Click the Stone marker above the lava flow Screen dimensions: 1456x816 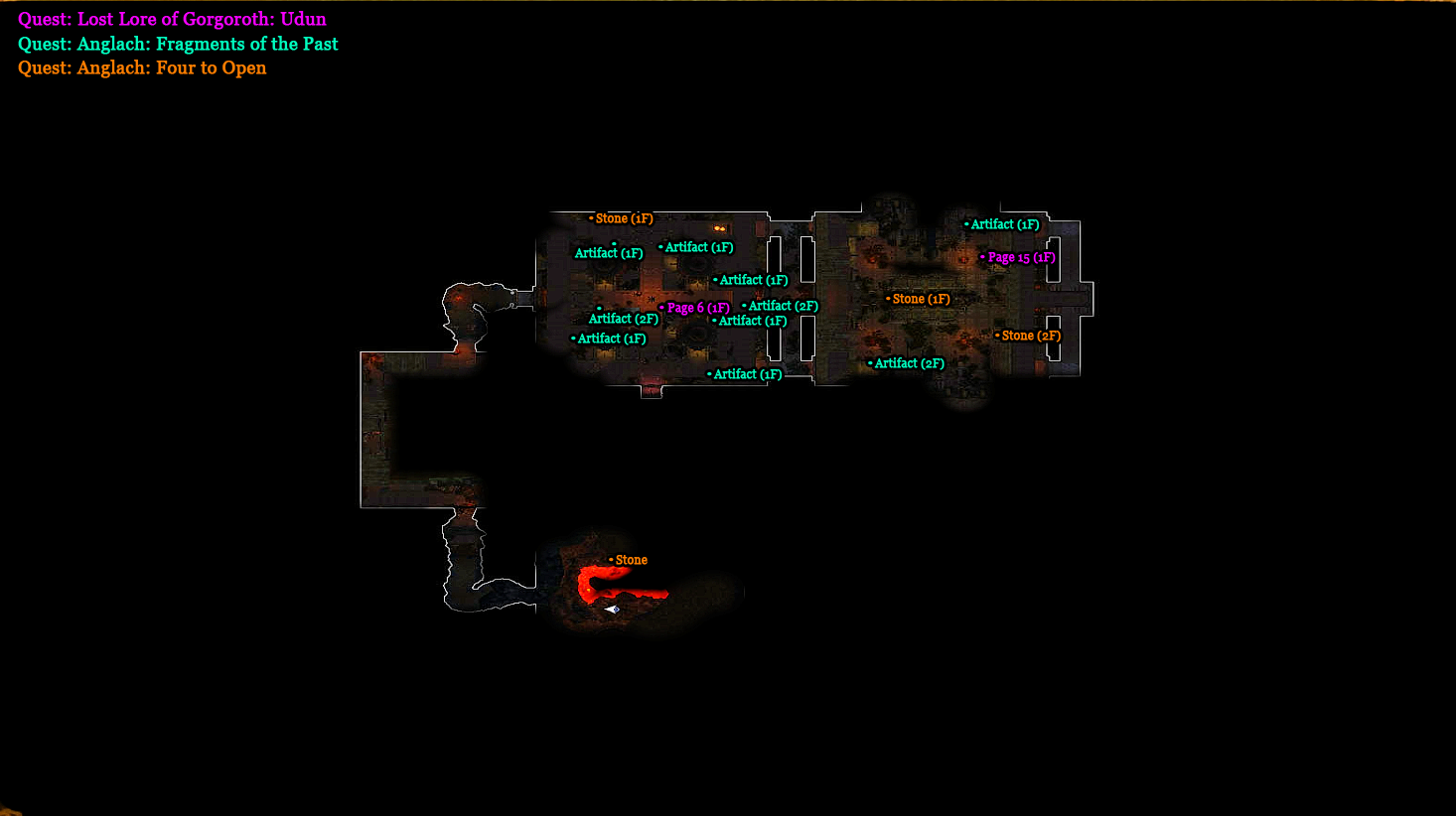(631, 559)
